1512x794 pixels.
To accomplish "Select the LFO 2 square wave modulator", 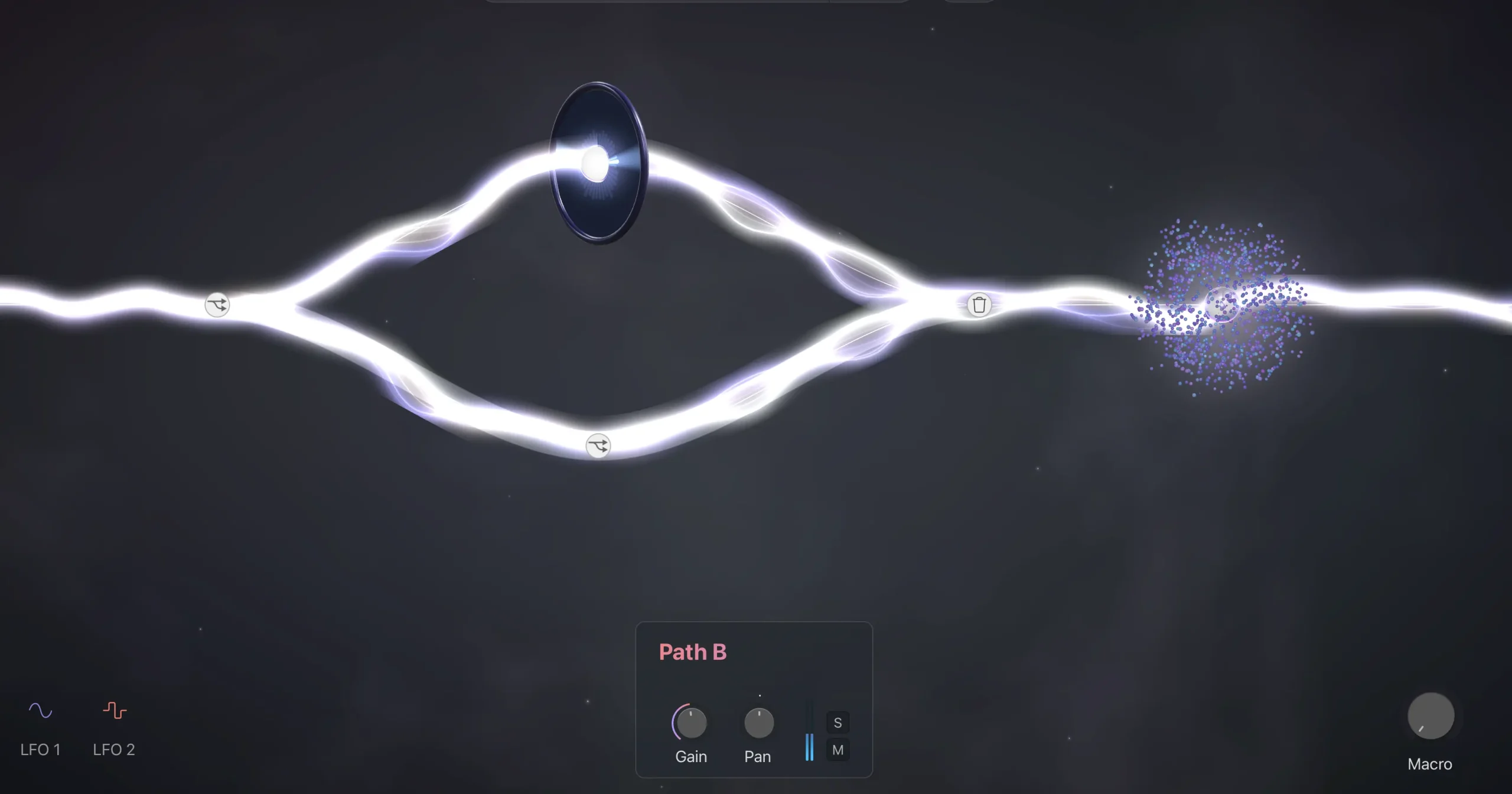I will [114, 711].
